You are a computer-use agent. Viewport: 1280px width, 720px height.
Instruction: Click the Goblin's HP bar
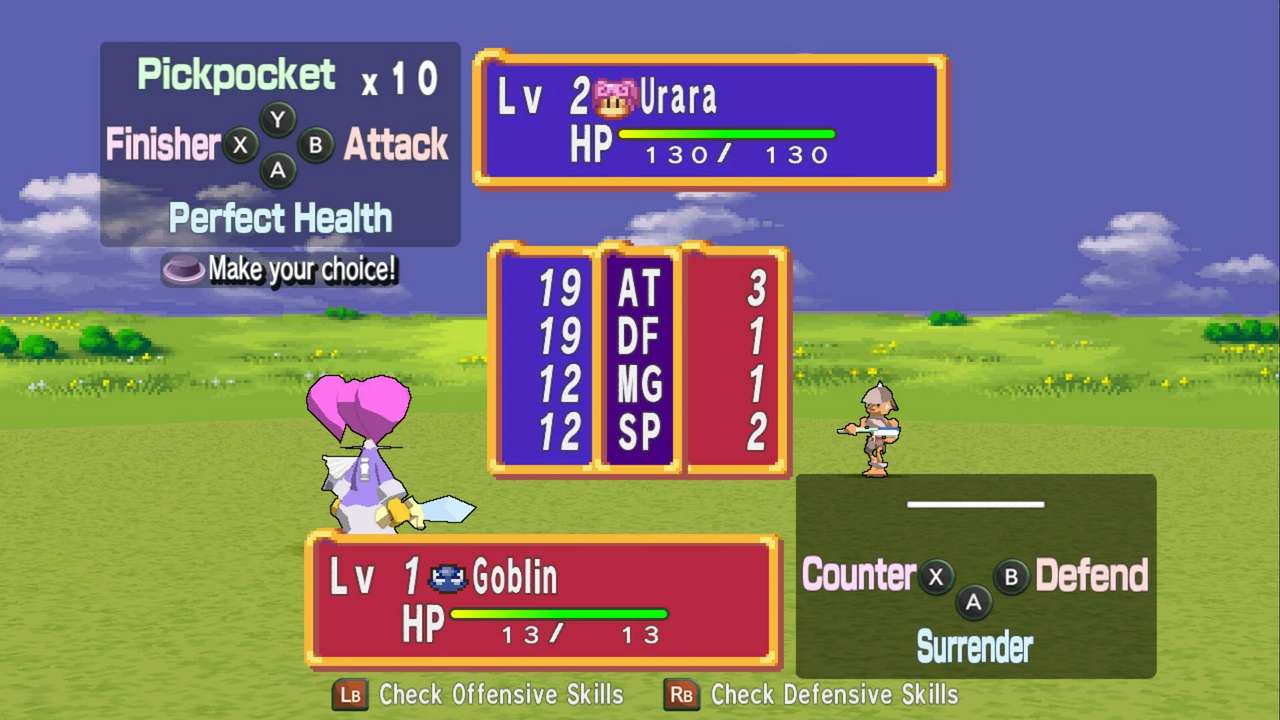click(x=560, y=613)
